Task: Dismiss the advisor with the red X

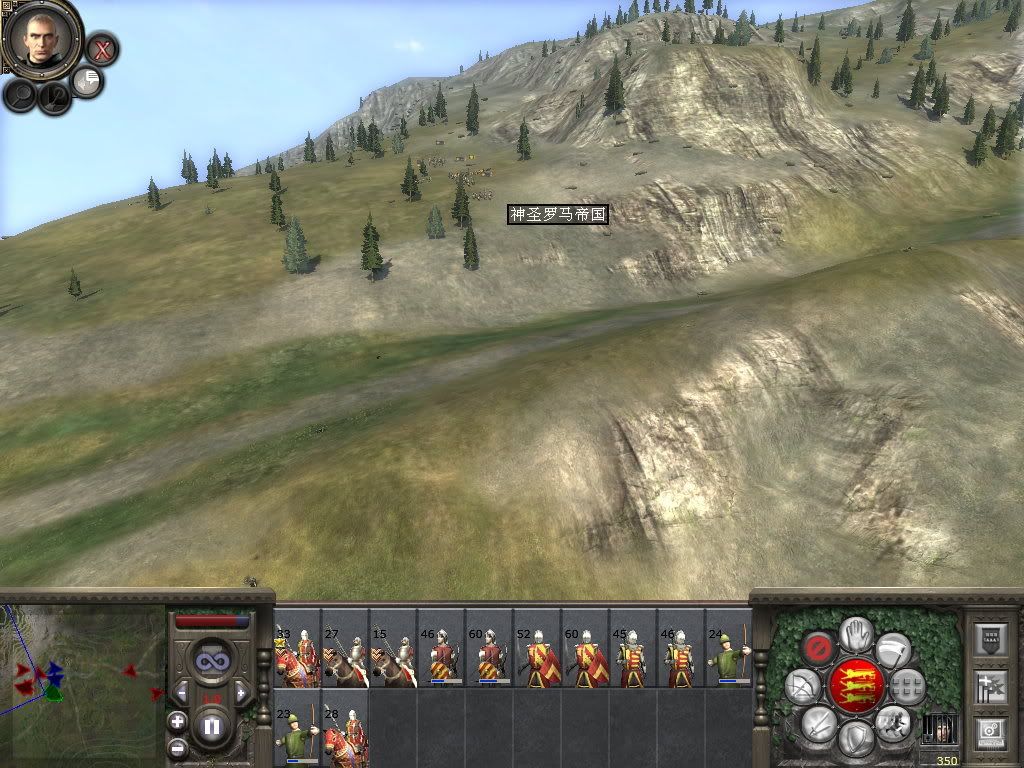Action: click(x=101, y=48)
